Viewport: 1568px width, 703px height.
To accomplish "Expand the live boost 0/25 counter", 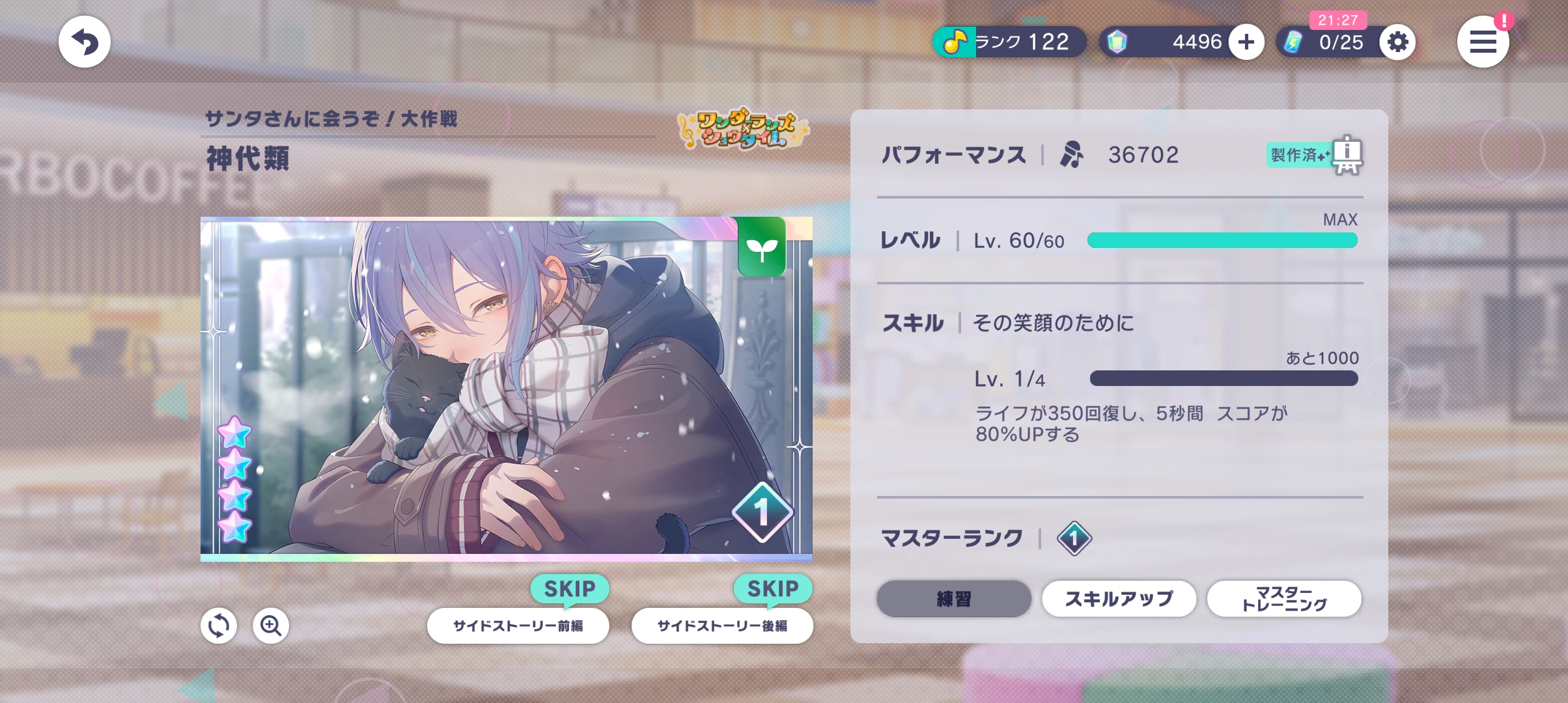I will tap(1317, 42).
